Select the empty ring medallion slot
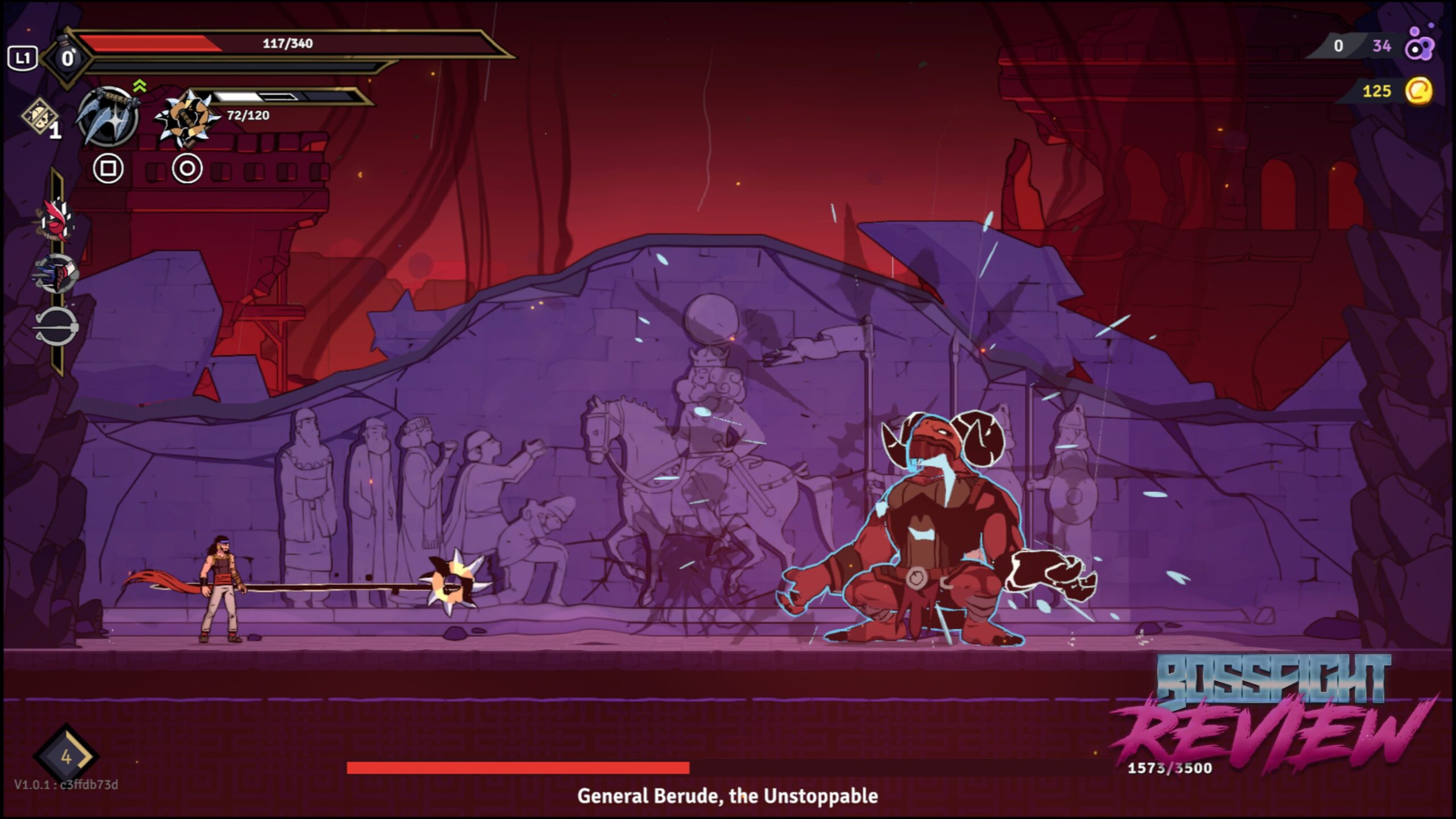 point(57,327)
